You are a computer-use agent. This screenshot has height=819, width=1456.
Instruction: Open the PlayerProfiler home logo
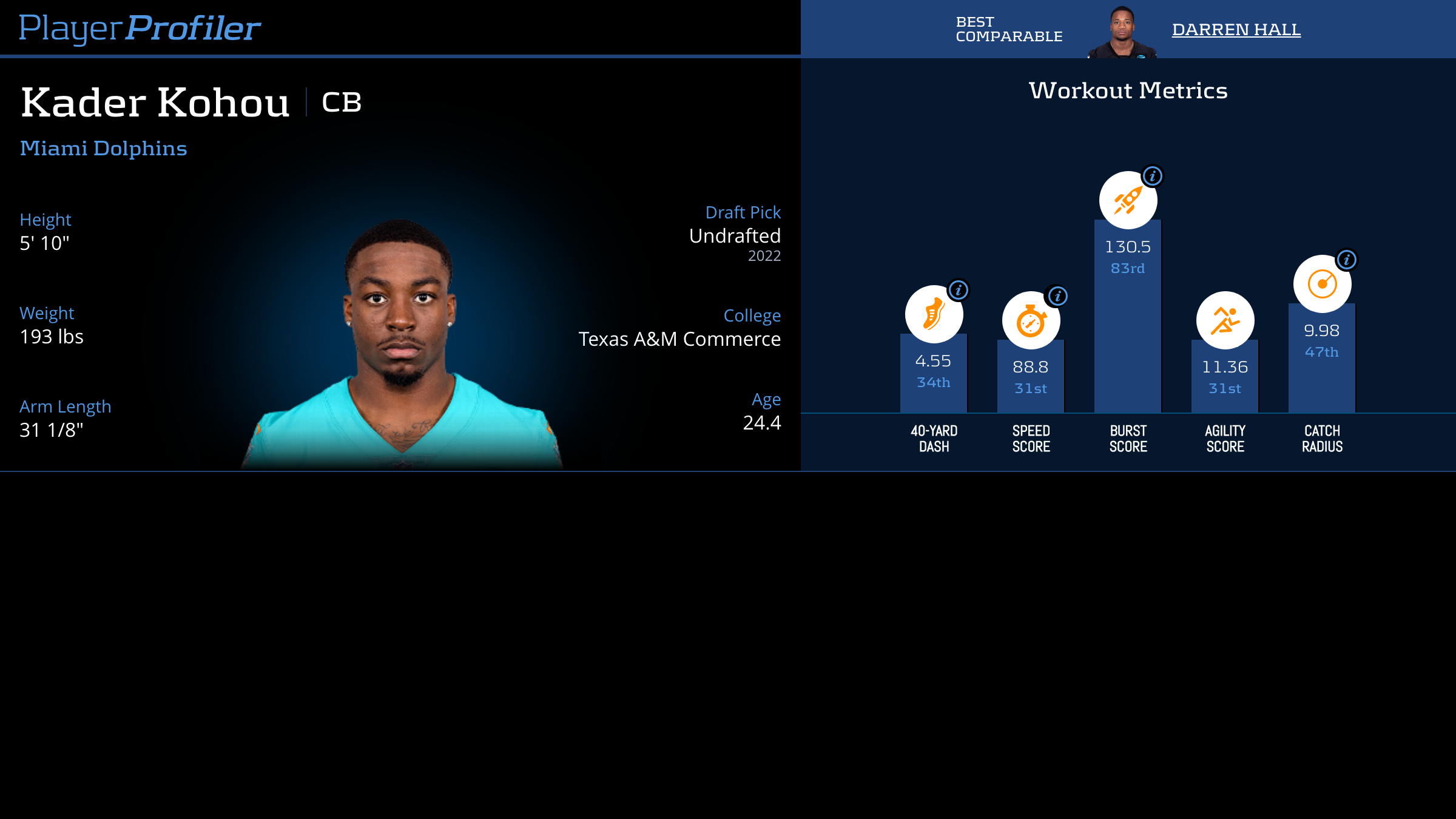(x=140, y=28)
